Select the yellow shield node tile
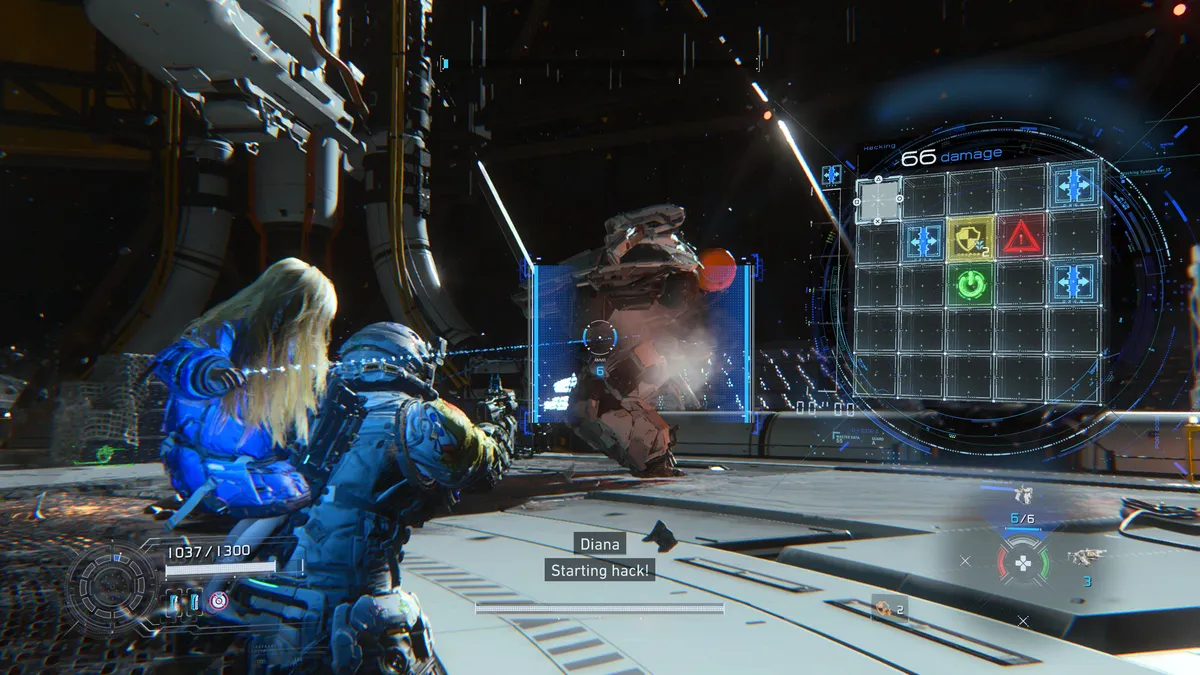The height and width of the screenshot is (675, 1200). pyautogui.click(x=969, y=238)
